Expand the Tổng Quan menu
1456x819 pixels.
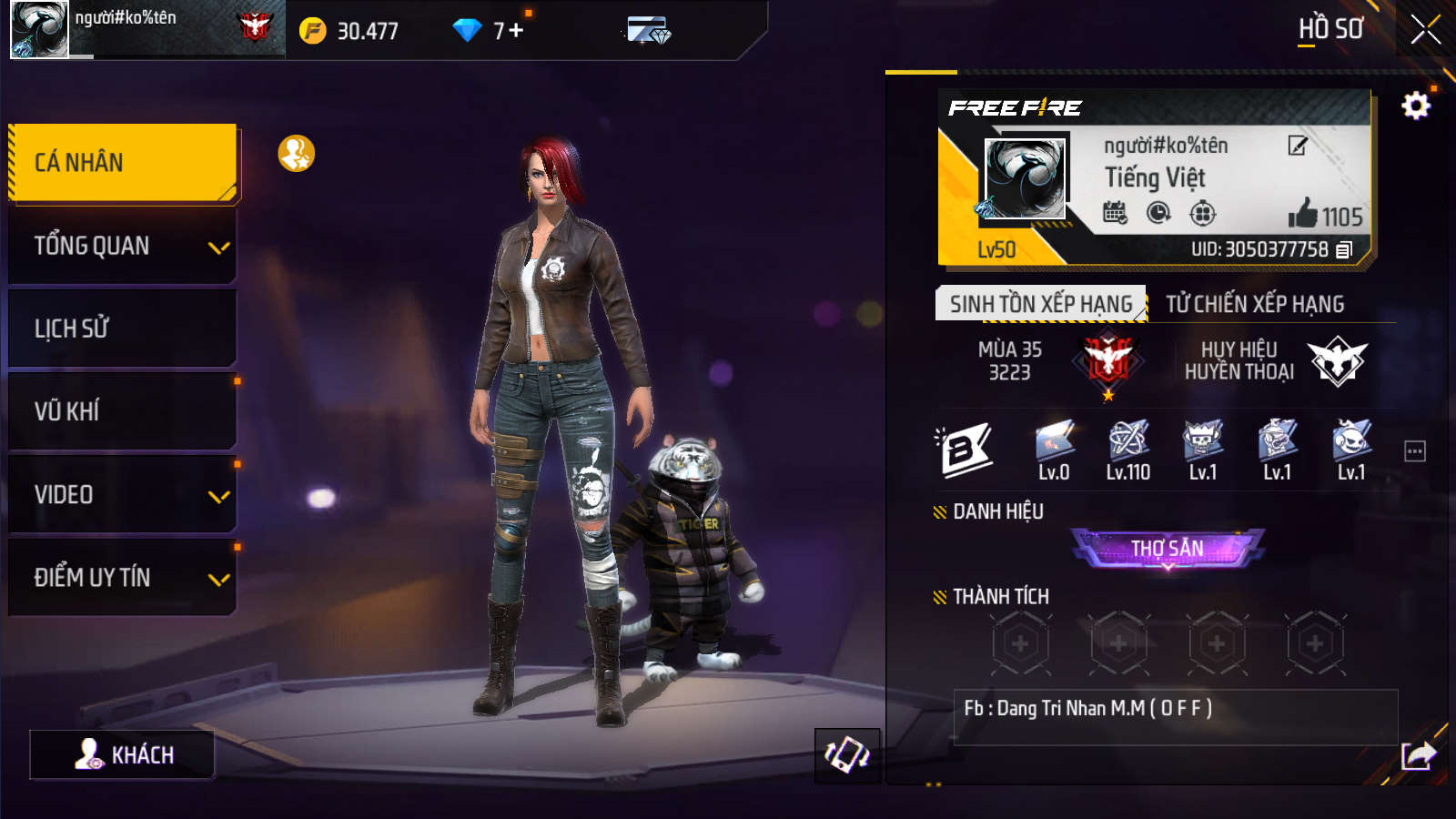(123, 246)
